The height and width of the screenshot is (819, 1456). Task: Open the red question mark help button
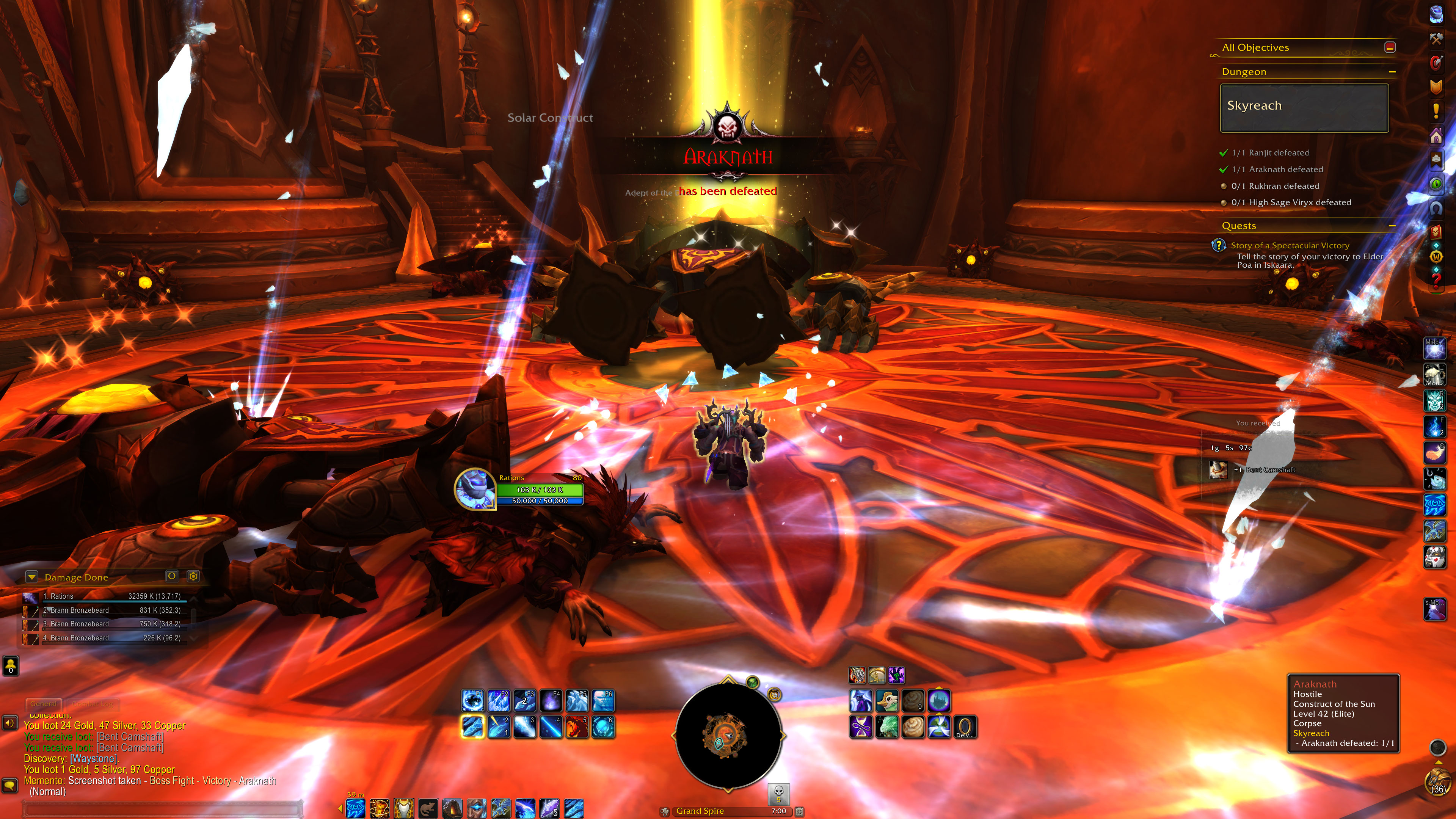(1436, 280)
